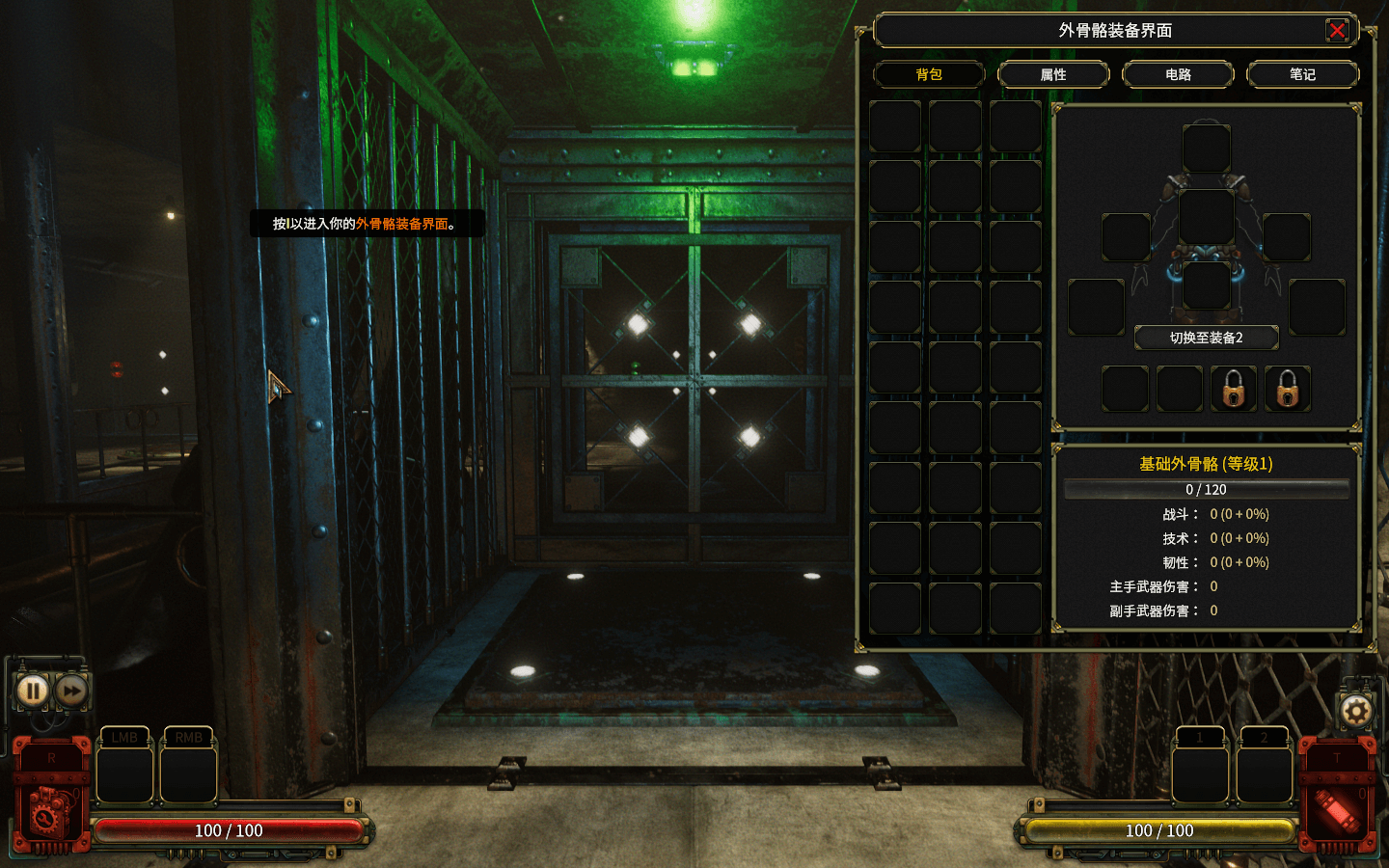
Task: Show the 电路 tab
Action: tap(1178, 74)
